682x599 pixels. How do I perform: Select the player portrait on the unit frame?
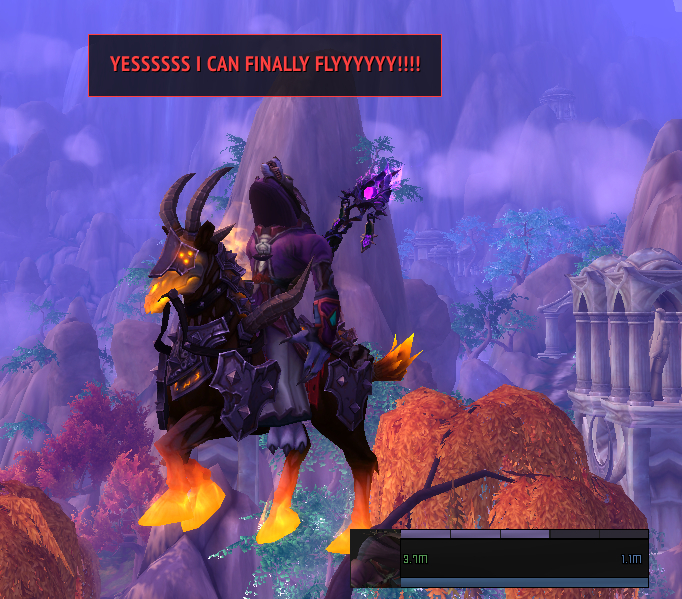[x=375, y=559]
